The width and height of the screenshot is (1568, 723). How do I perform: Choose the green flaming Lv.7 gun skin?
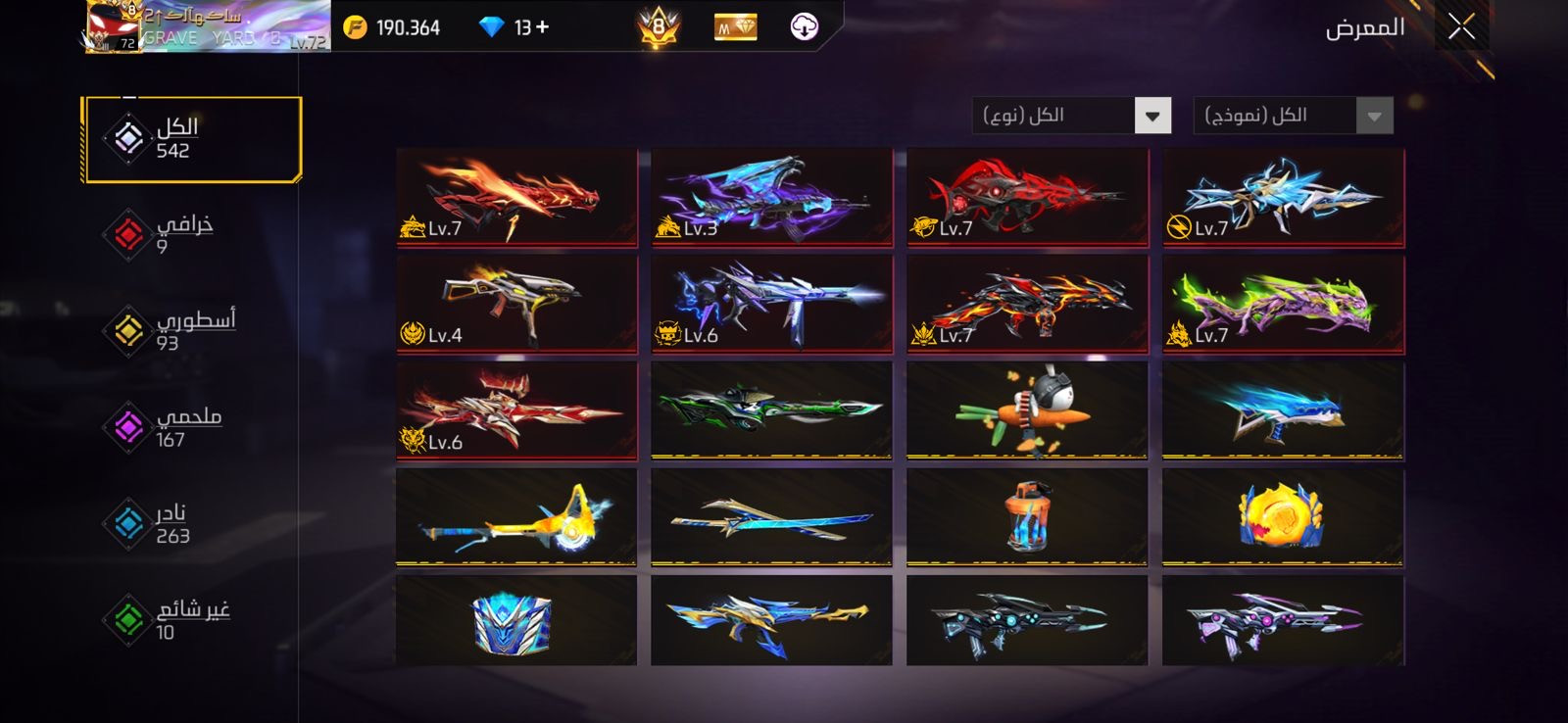point(1283,304)
